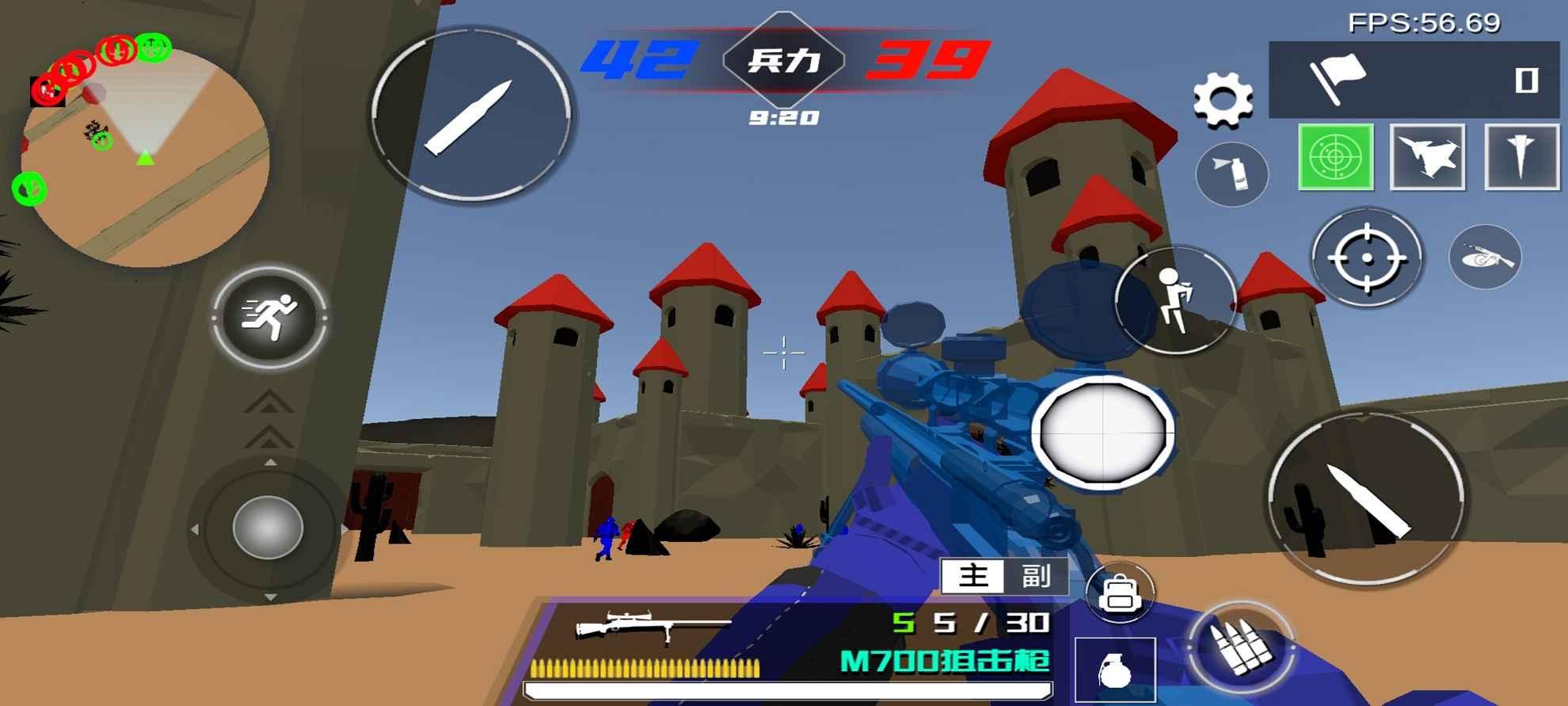
Task: Select the spray can item icon
Action: pos(1232,174)
